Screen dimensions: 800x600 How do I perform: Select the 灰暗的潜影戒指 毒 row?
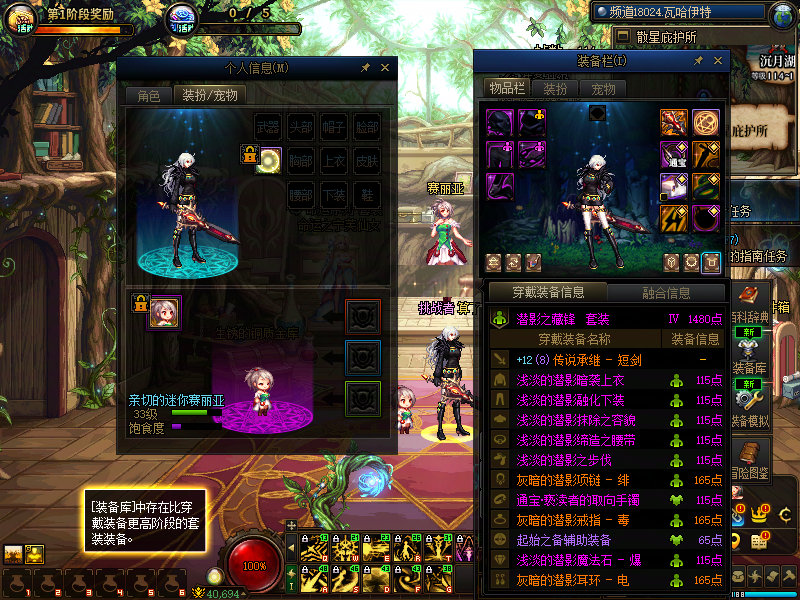tap(578, 520)
